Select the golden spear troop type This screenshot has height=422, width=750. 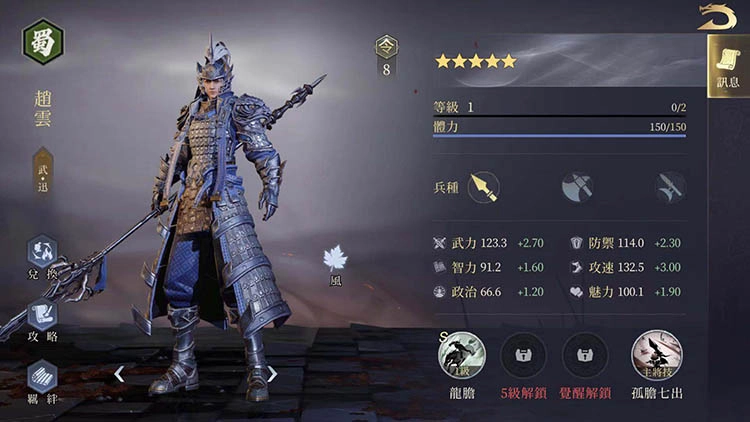pos(484,187)
